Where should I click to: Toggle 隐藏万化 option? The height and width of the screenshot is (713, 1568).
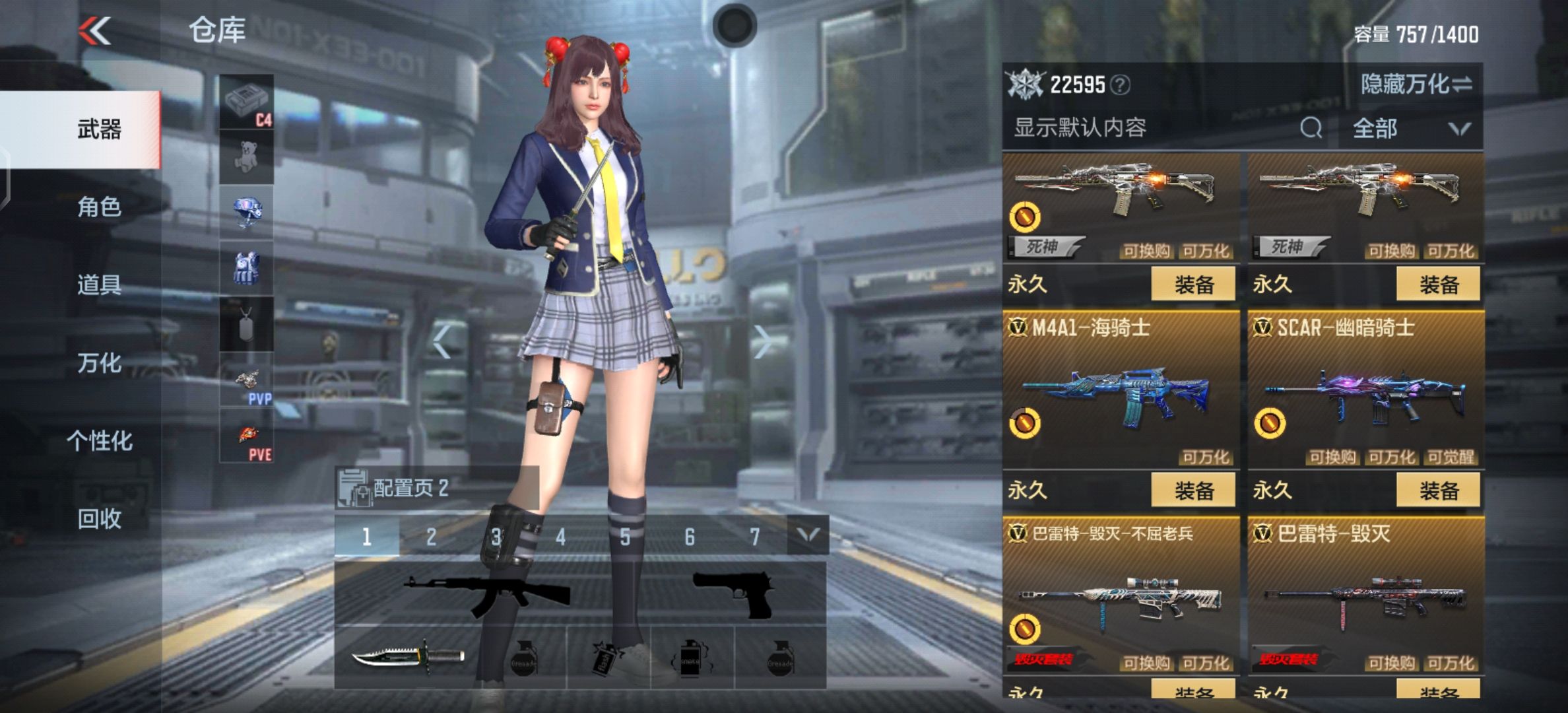1416,85
